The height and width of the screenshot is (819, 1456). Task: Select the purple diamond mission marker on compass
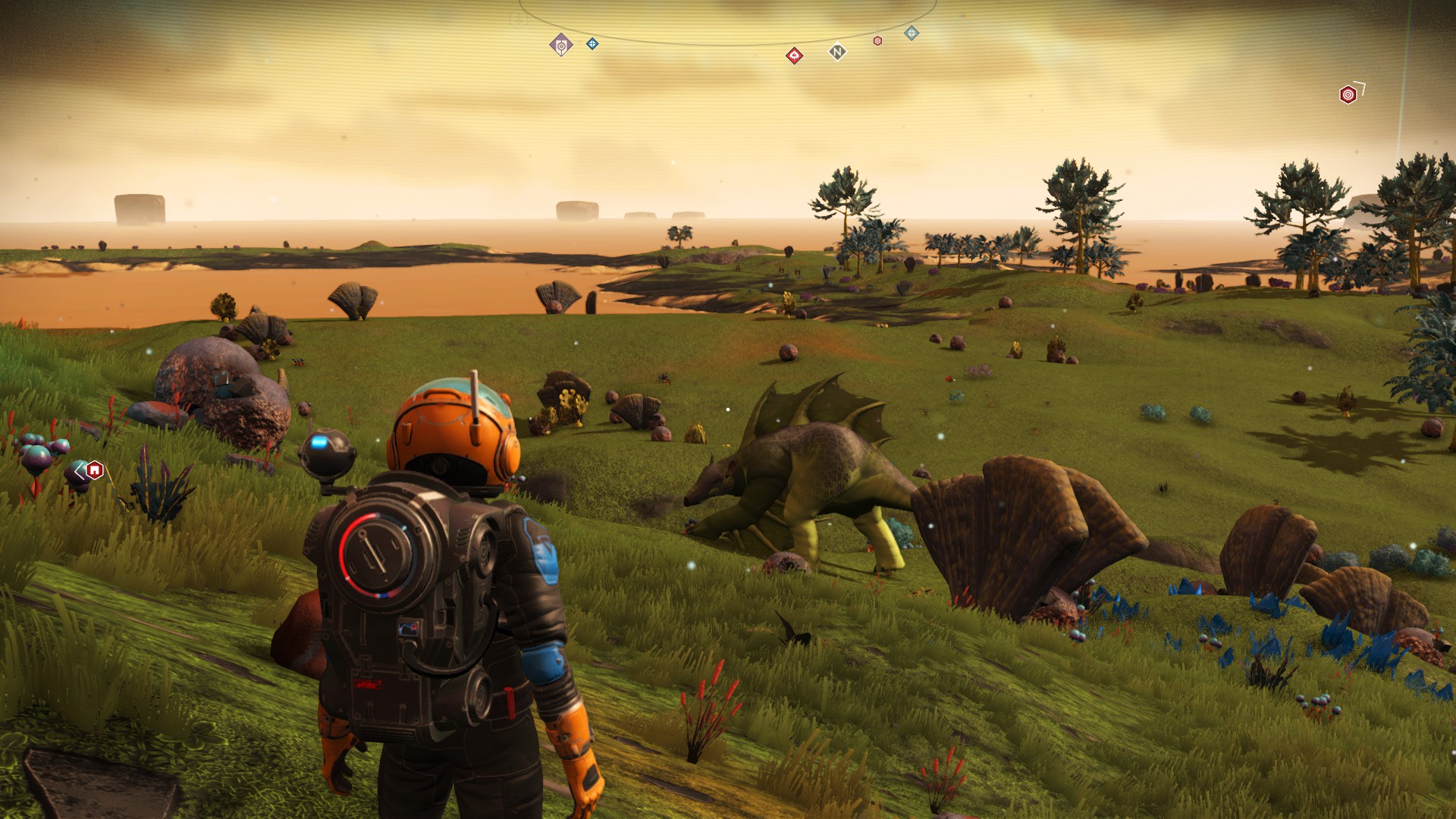(560, 45)
